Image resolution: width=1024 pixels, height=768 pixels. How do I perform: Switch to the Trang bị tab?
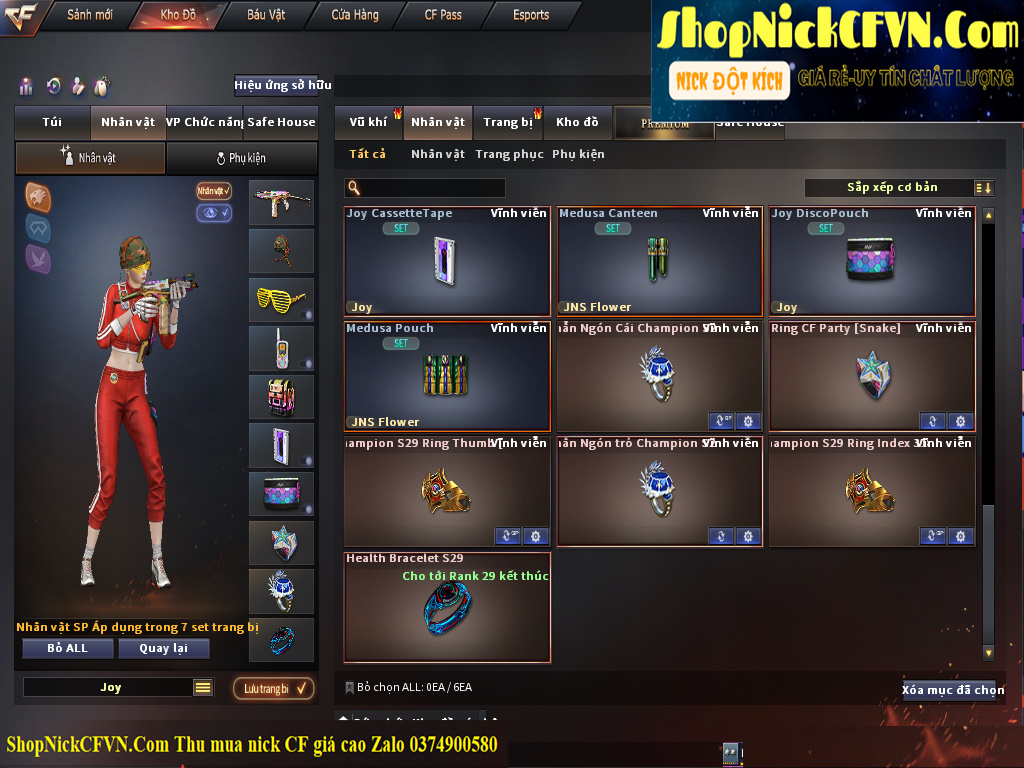point(508,122)
